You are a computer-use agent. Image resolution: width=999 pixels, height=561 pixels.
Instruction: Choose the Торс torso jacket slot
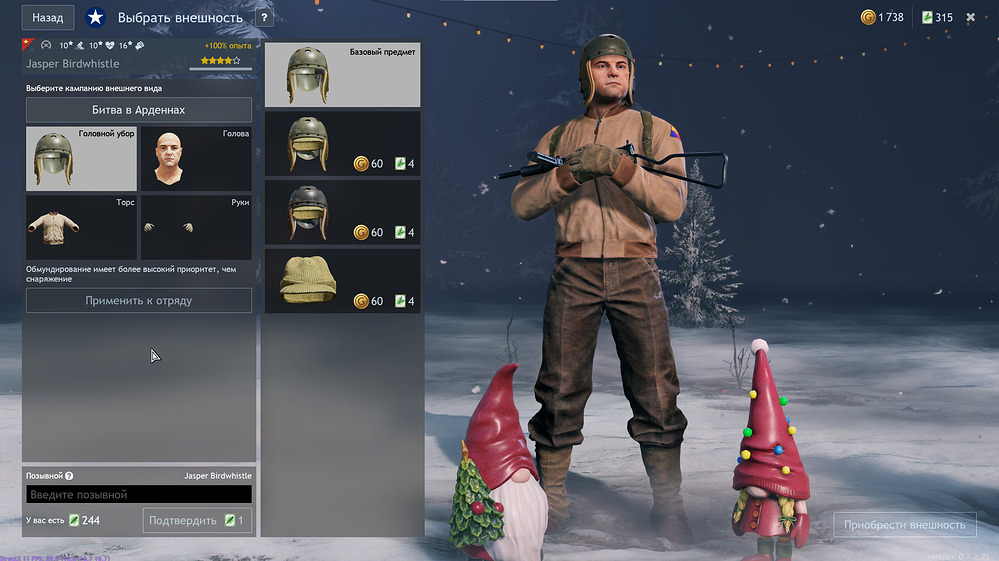[x=81, y=228]
